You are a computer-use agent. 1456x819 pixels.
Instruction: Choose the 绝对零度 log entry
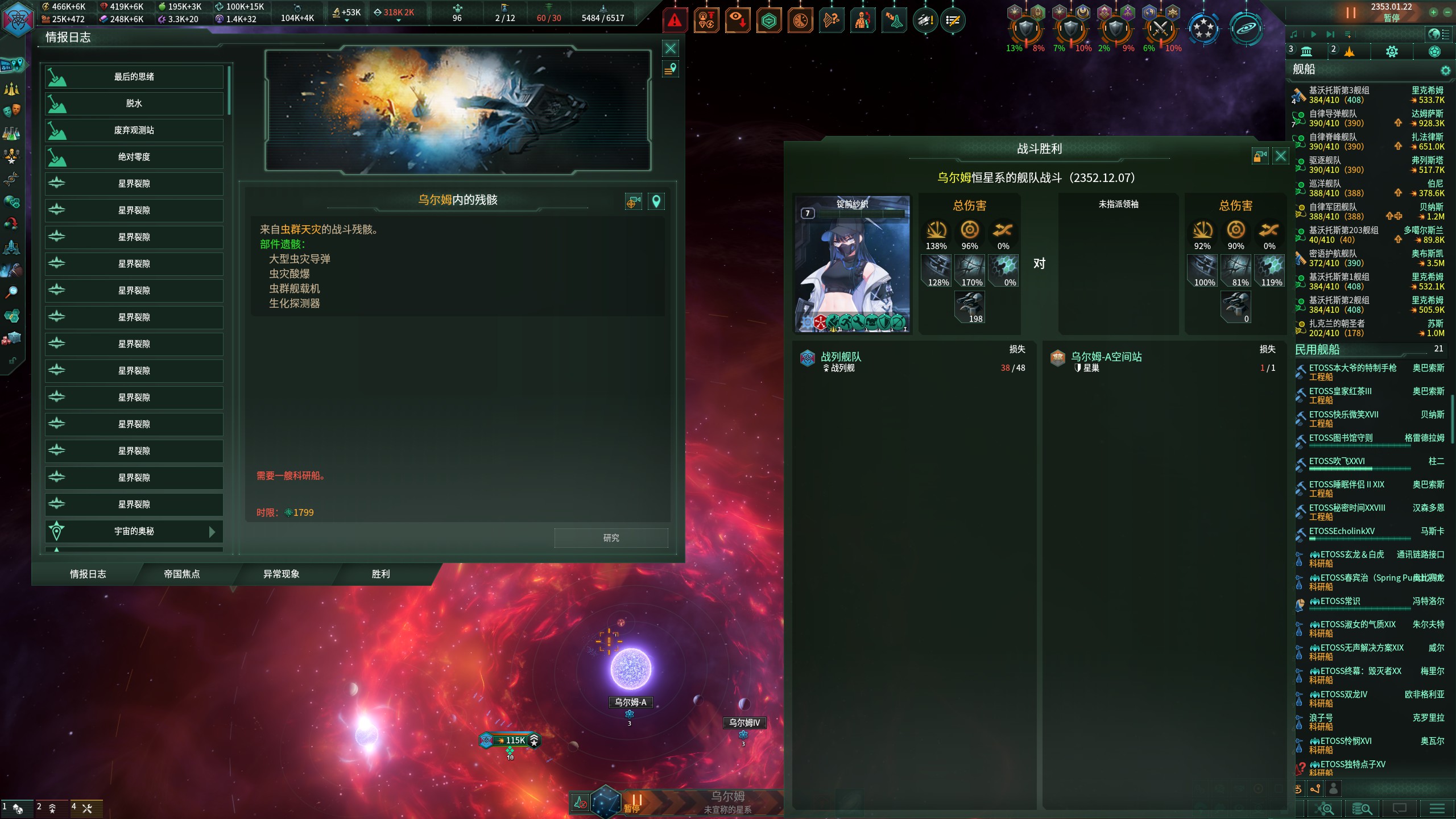point(134,157)
